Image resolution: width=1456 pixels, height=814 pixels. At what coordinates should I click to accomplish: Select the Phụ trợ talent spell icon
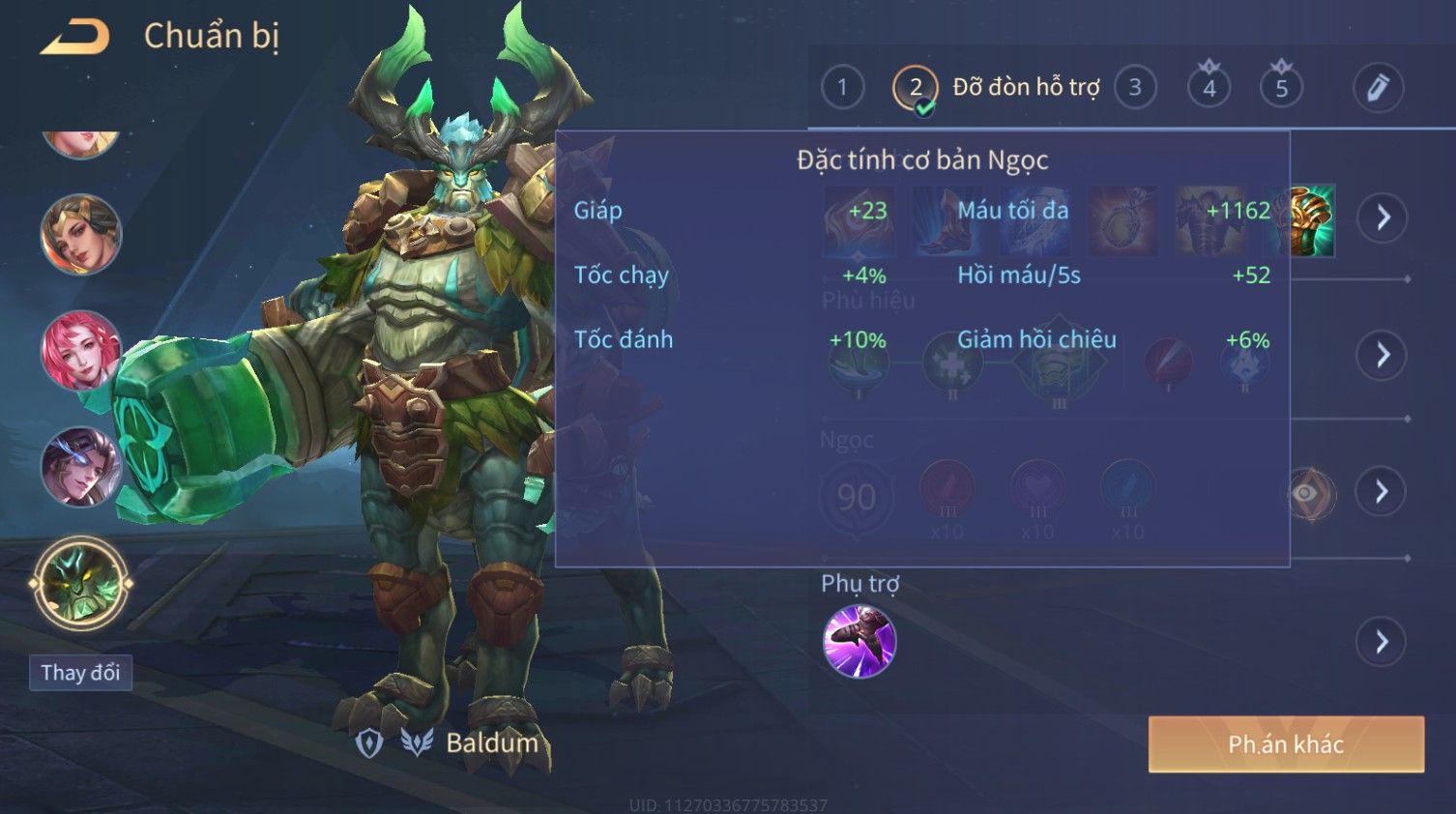(x=859, y=641)
